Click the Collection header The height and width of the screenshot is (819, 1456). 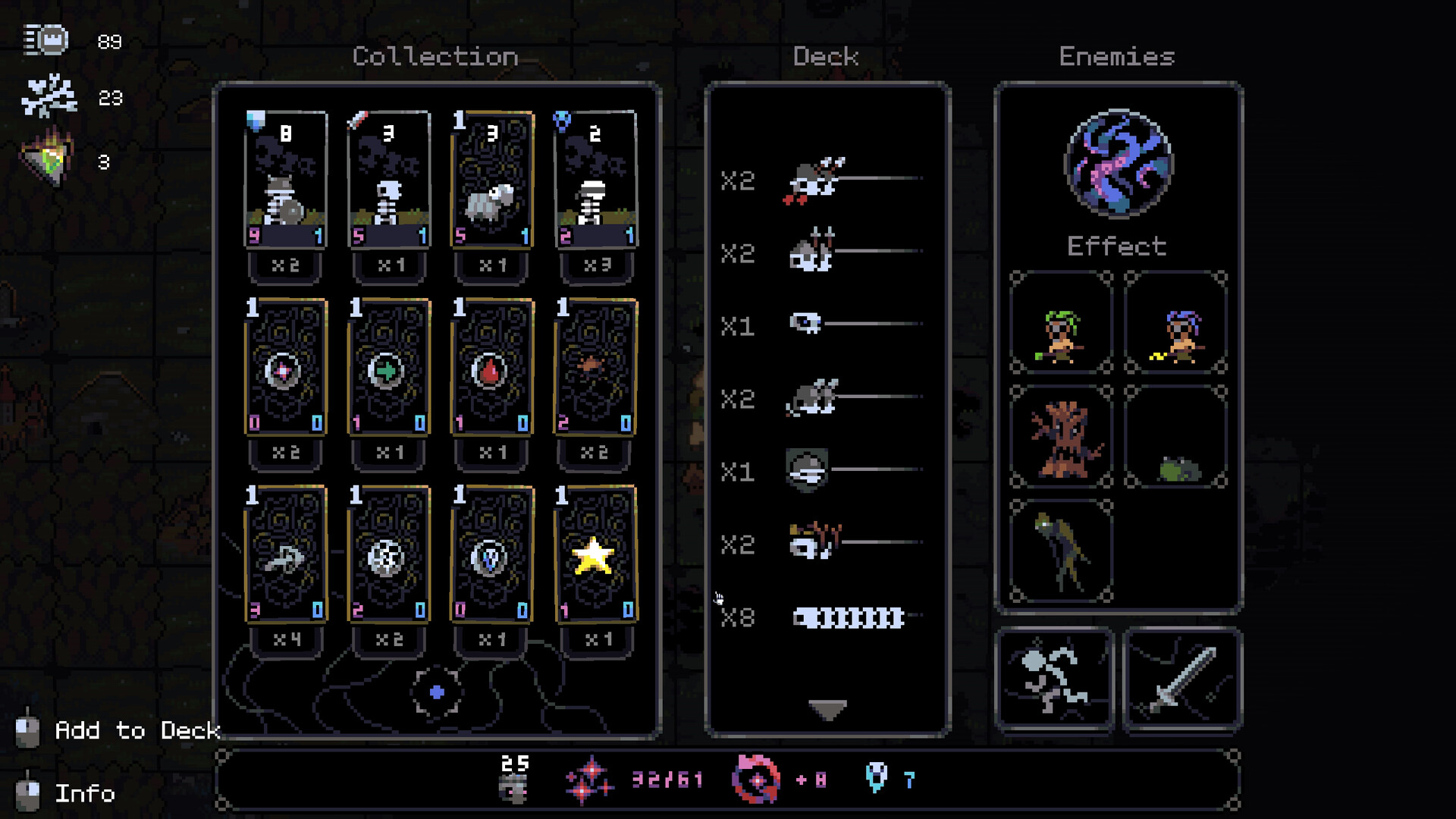[437, 56]
